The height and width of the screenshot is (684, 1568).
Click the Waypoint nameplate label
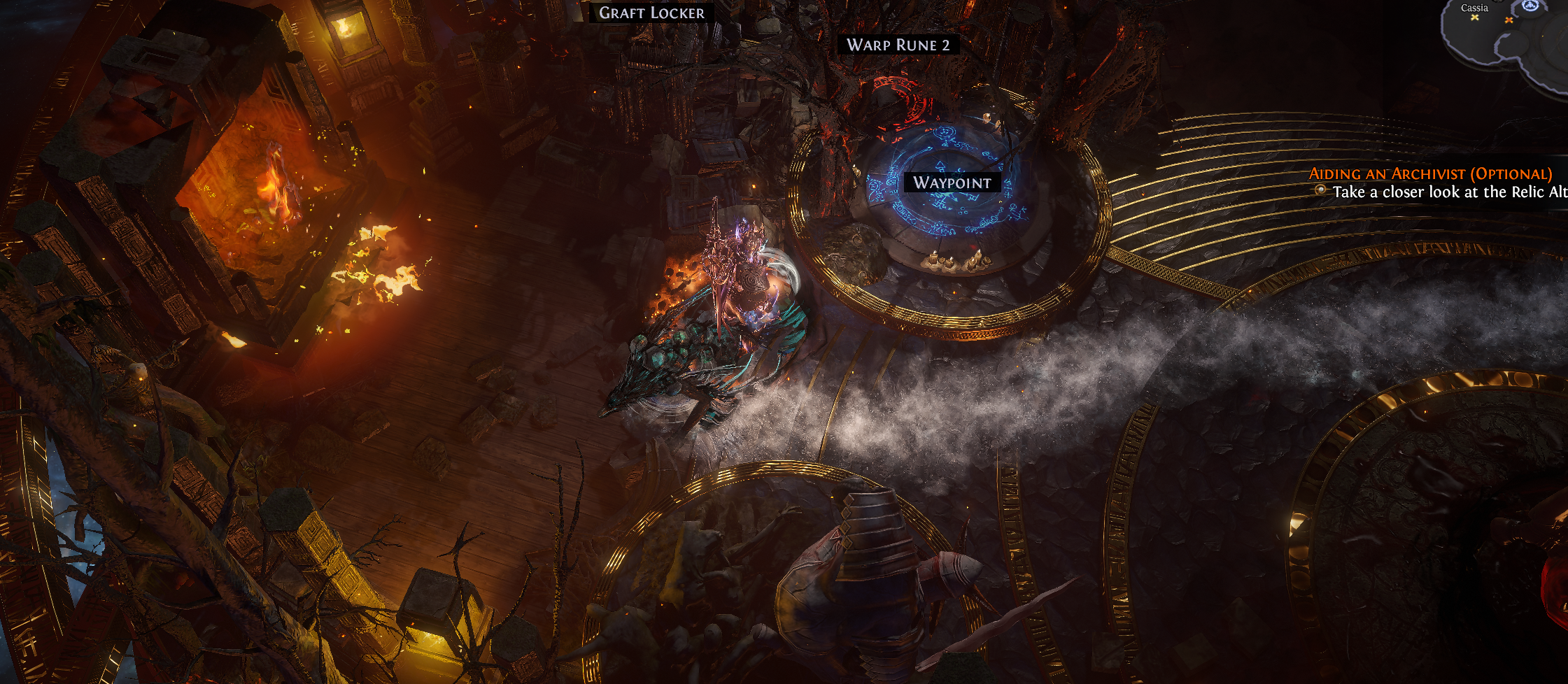(x=952, y=183)
